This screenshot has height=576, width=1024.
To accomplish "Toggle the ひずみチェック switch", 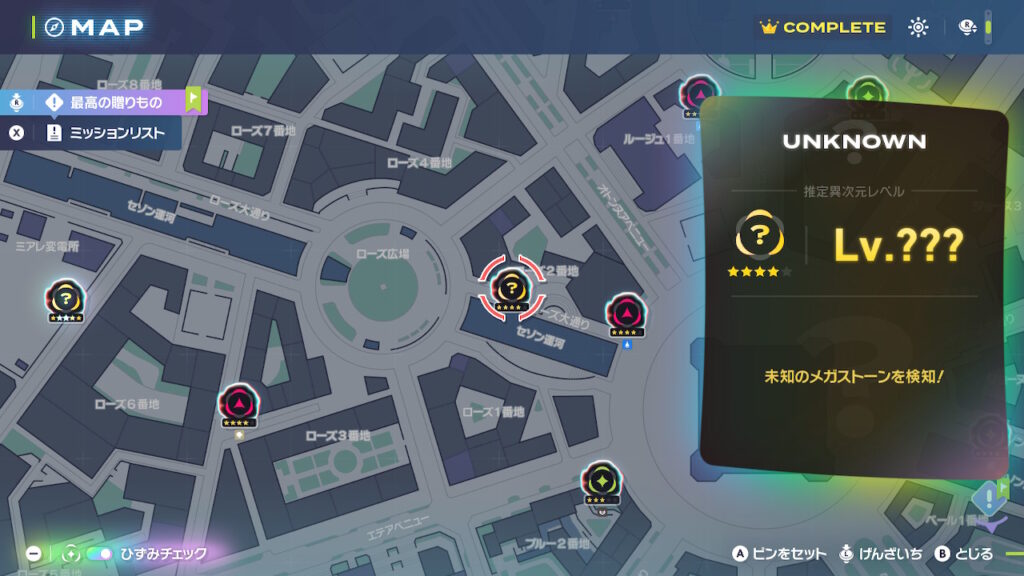I will point(100,553).
